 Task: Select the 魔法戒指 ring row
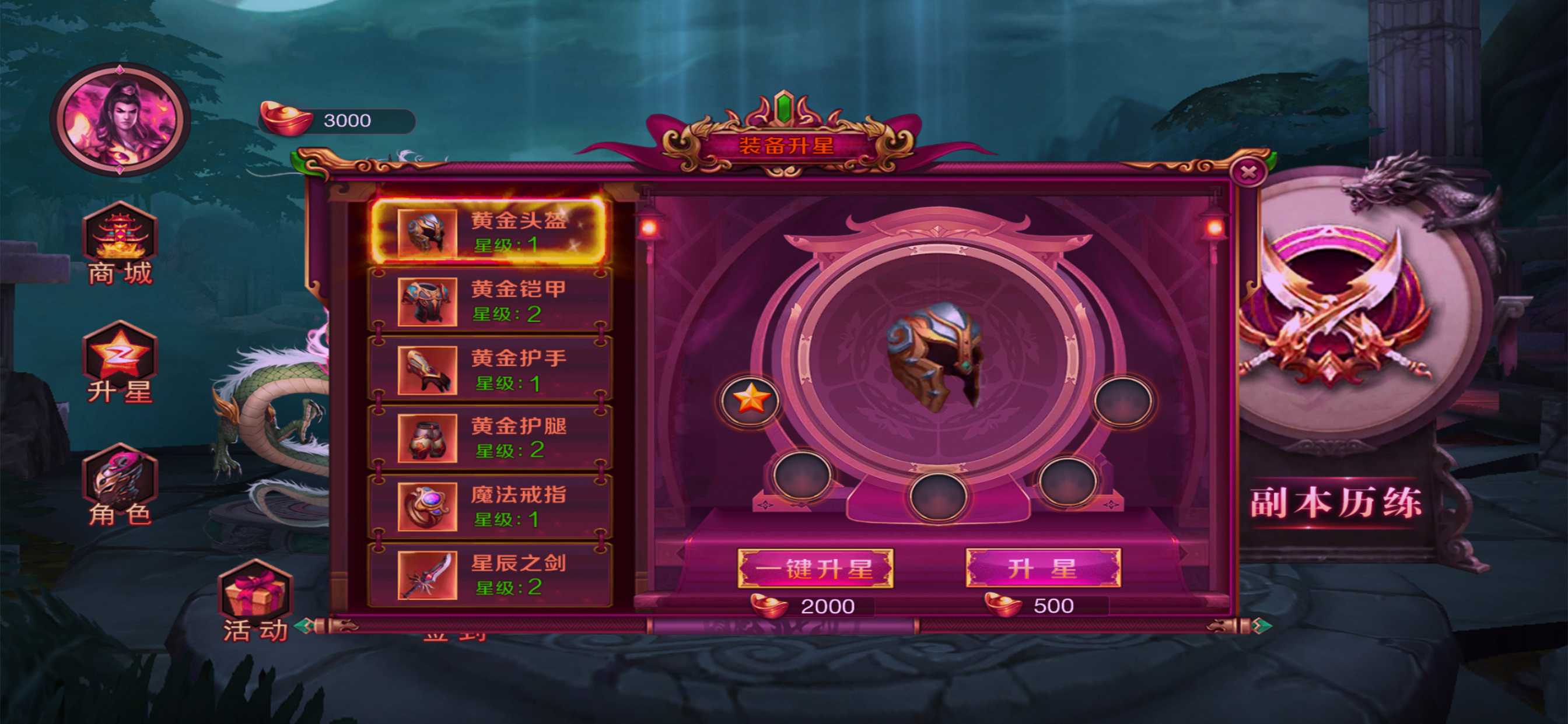pos(489,507)
